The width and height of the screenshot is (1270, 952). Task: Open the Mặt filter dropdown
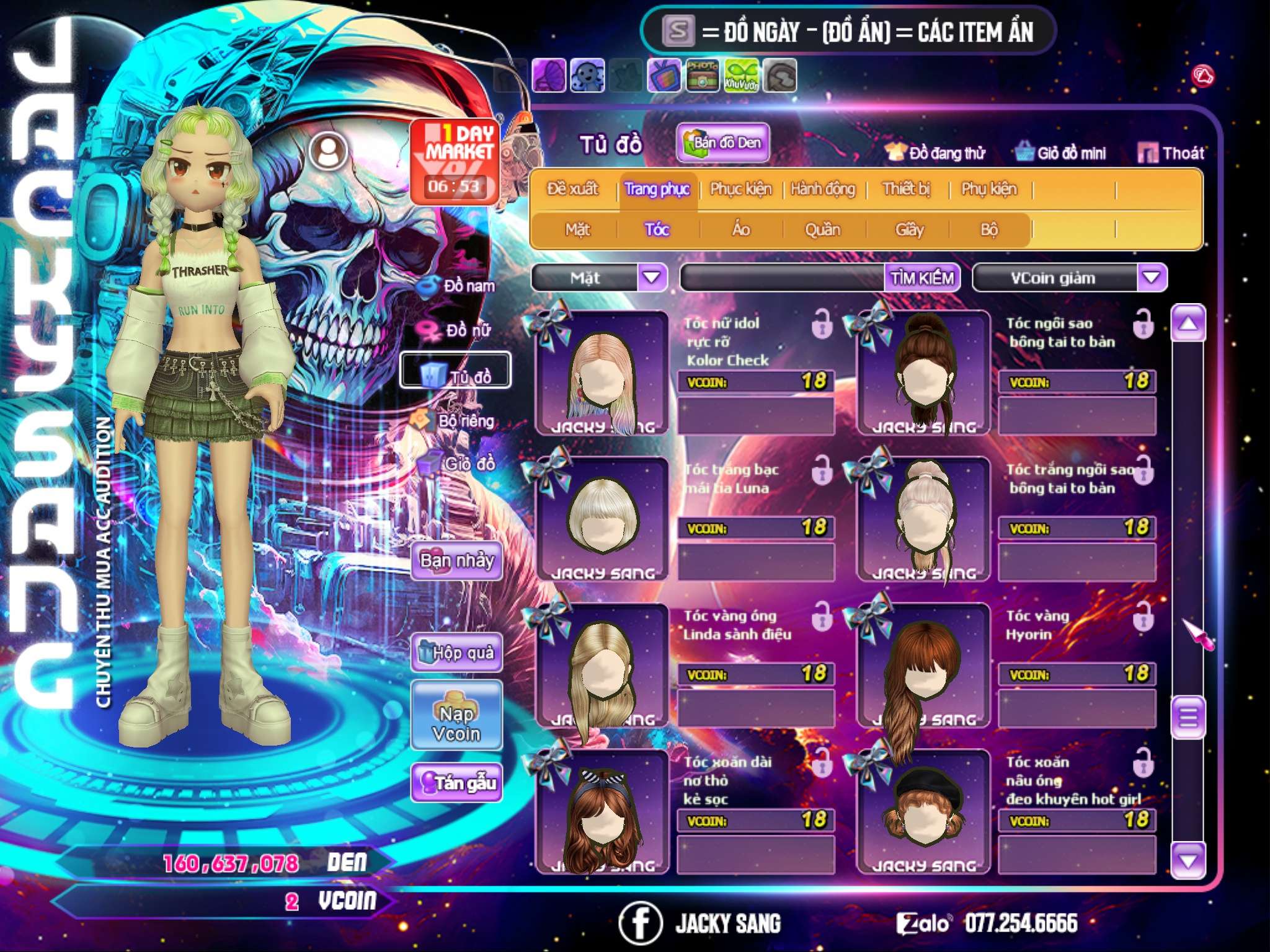652,277
